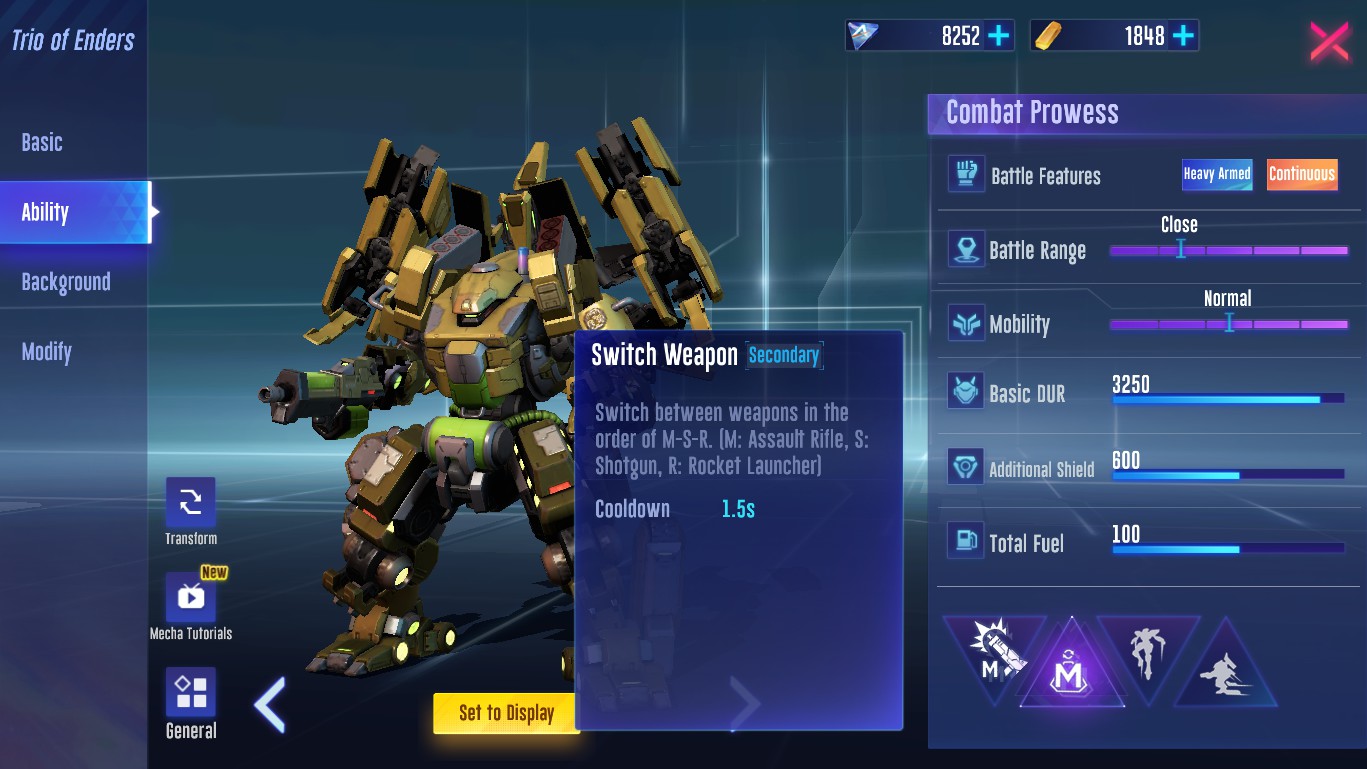
Task: Select the Heavy Armed battle feature tag
Action: point(1217,174)
